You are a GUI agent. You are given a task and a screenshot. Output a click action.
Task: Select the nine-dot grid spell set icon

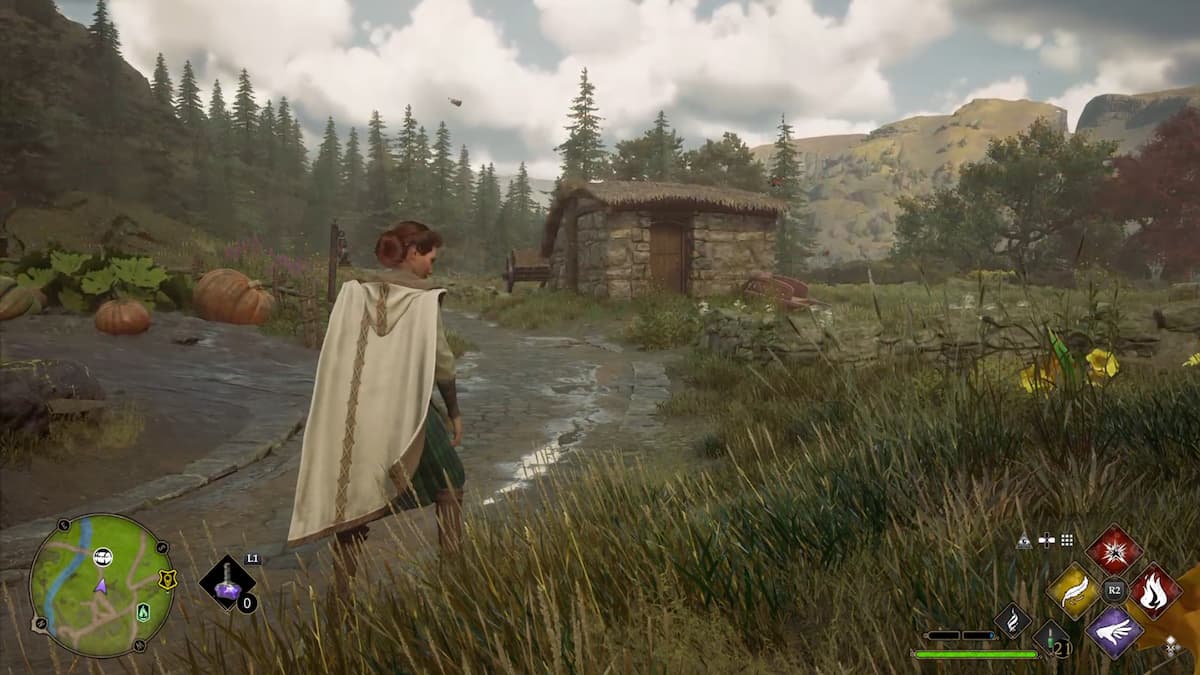click(x=1067, y=540)
